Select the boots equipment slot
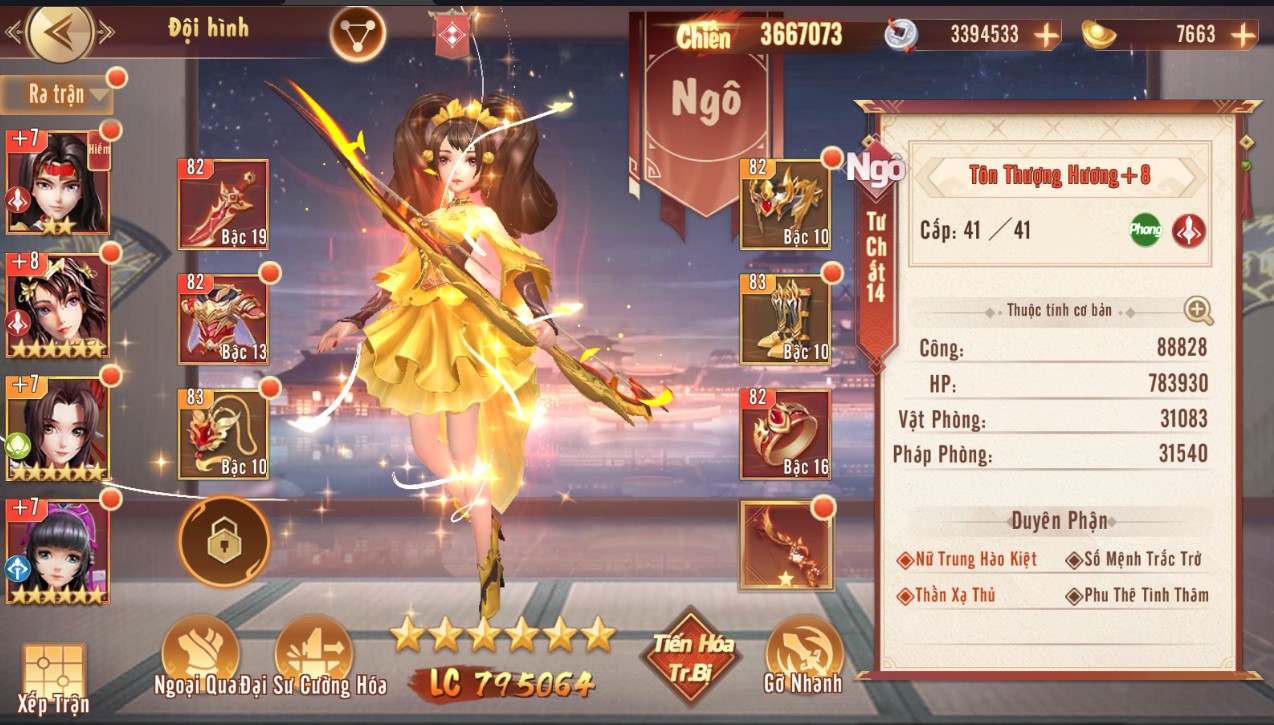Image resolution: width=1274 pixels, height=725 pixels. [x=785, y=319]
